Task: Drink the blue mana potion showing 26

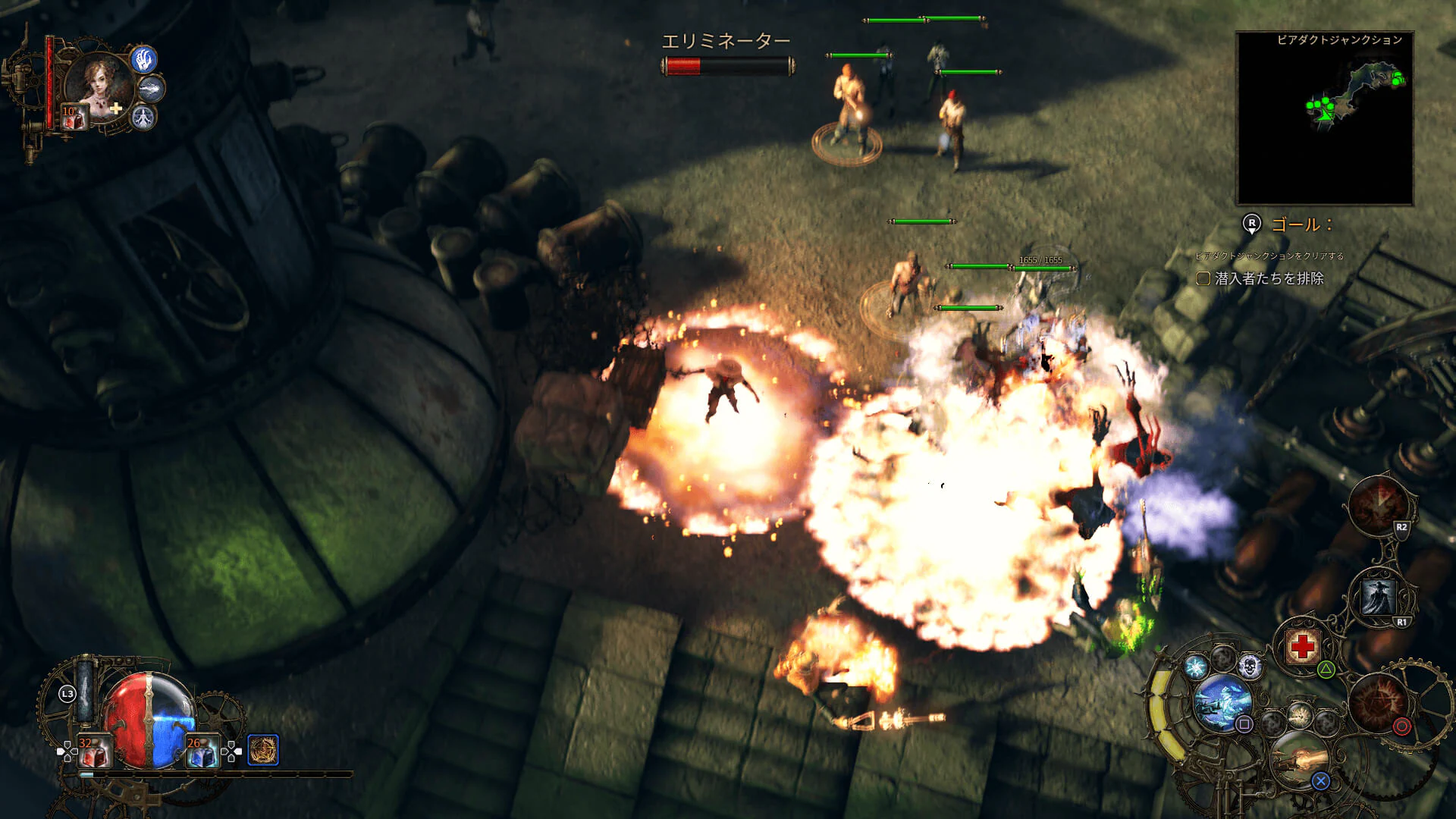Action: [x=202, y=752]
